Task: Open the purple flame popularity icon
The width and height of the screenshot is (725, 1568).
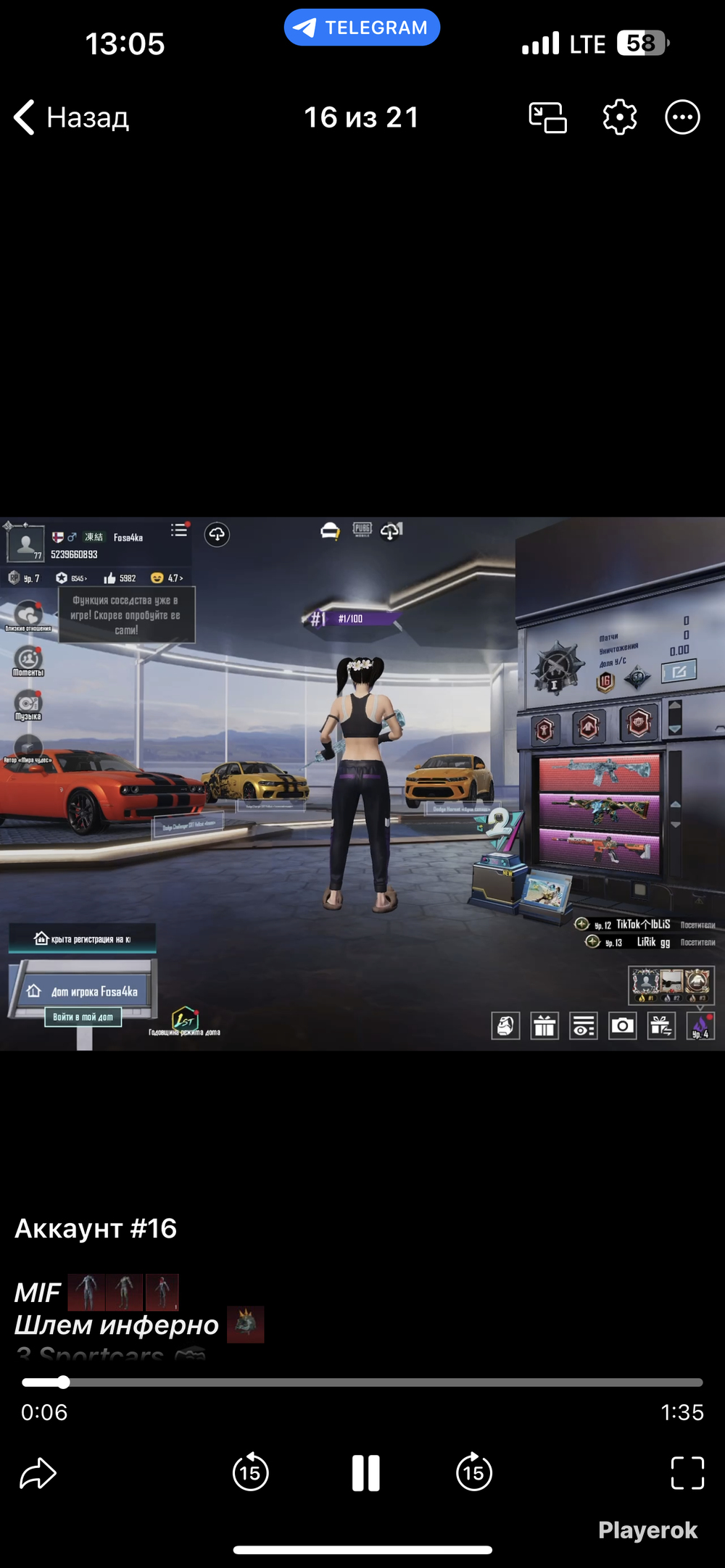Action: pos(700,1026)
